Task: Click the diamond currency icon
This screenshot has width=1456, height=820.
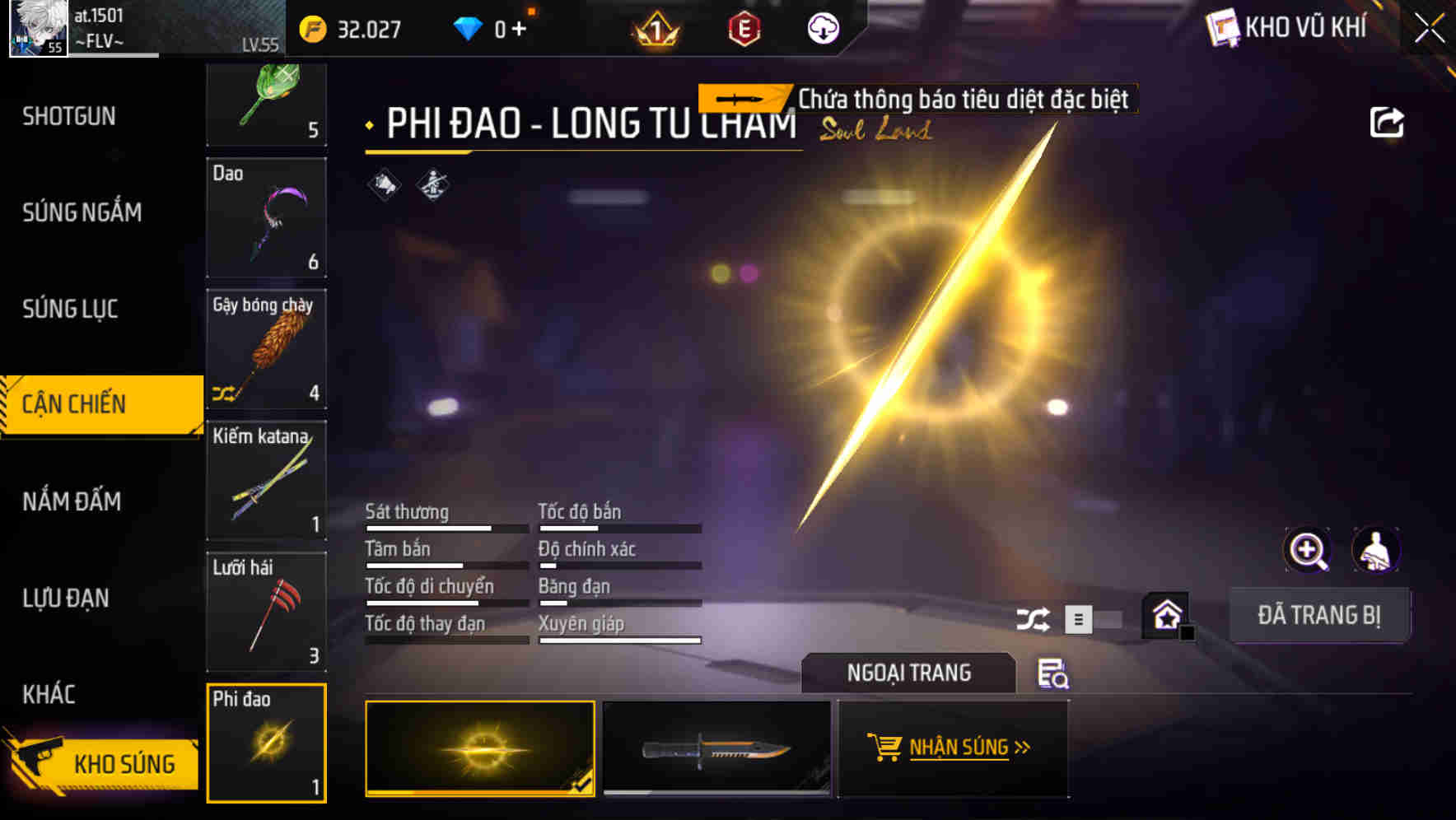Action: pyautogui.click(x=468, y=27)
